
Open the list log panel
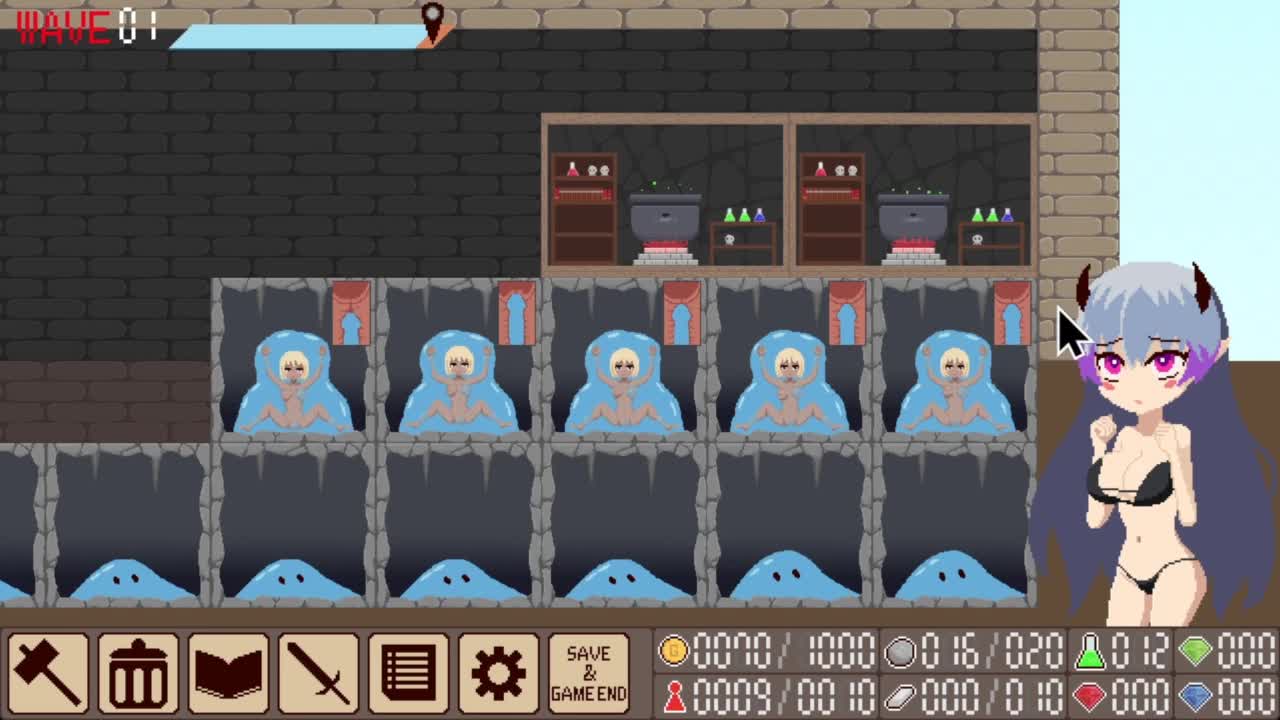[x=408, y=672]
